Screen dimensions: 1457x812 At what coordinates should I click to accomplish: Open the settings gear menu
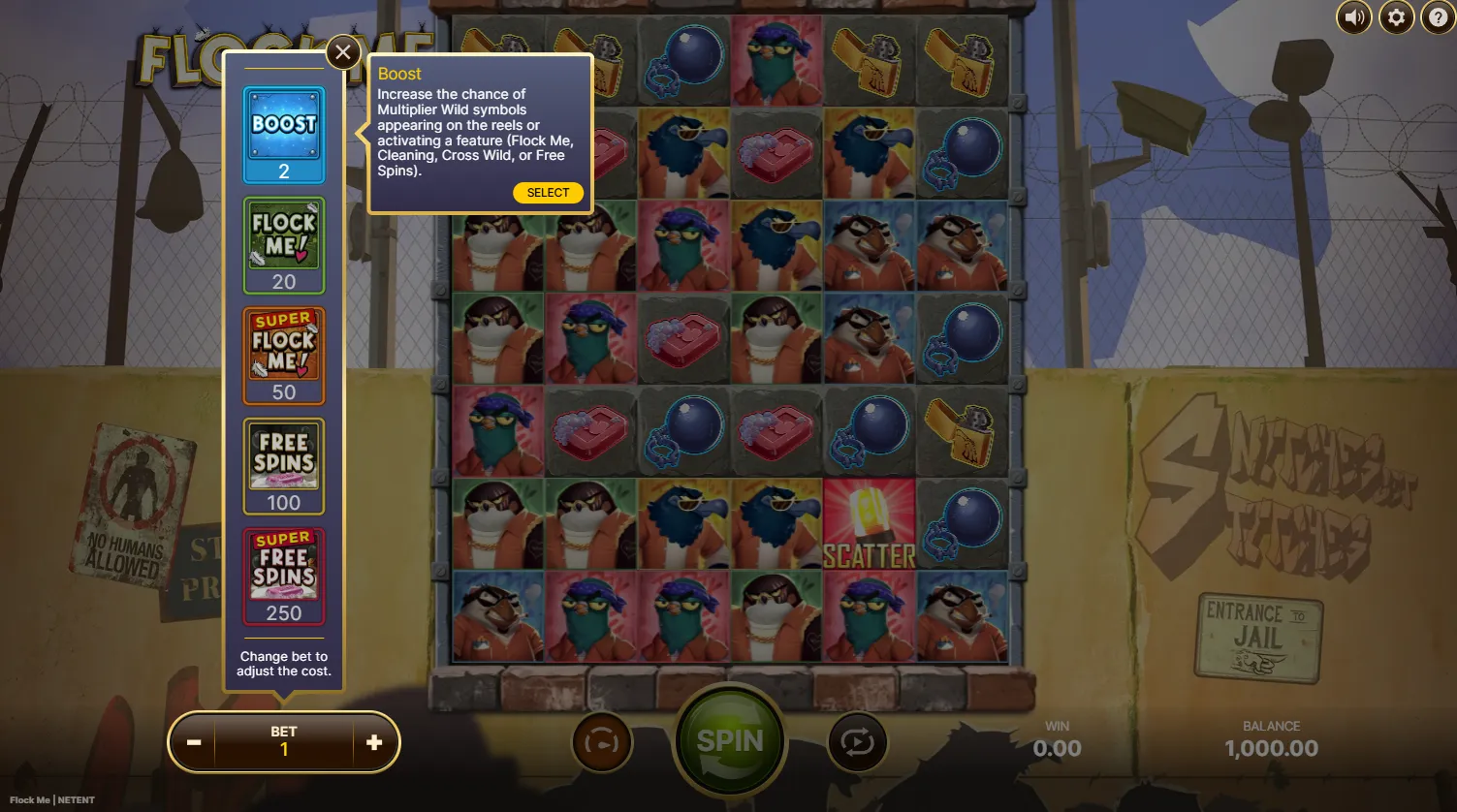click(x=1396, y=17)
